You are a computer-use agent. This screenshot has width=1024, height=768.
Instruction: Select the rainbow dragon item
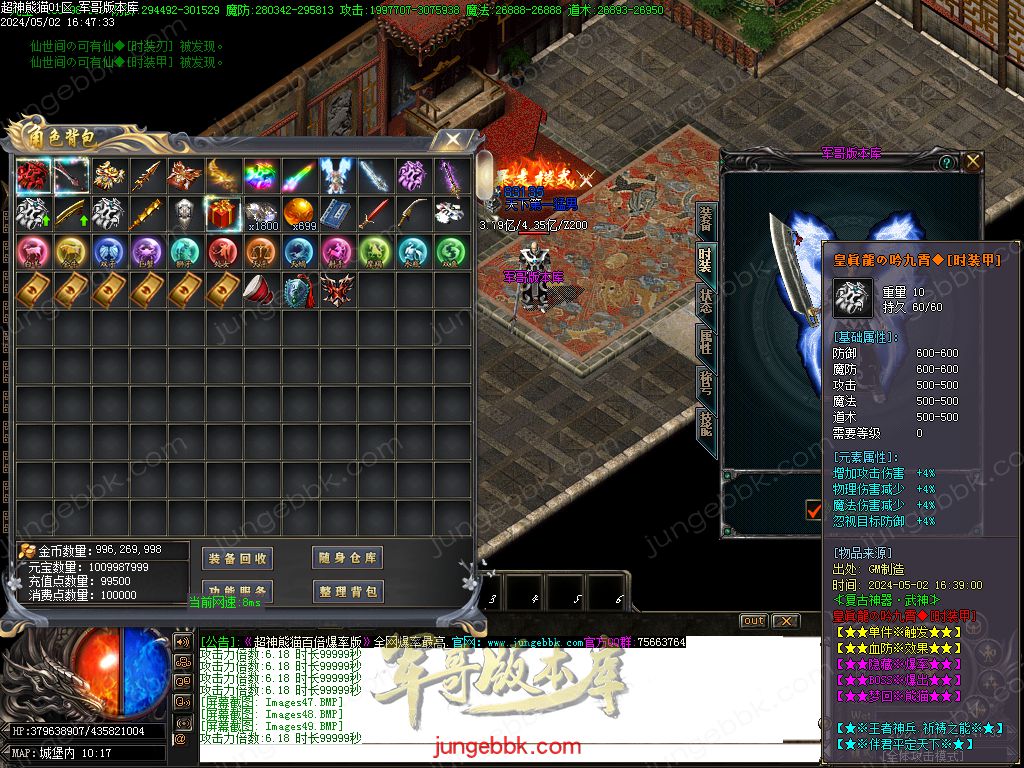pyautogui.click(x=261, y=175)
